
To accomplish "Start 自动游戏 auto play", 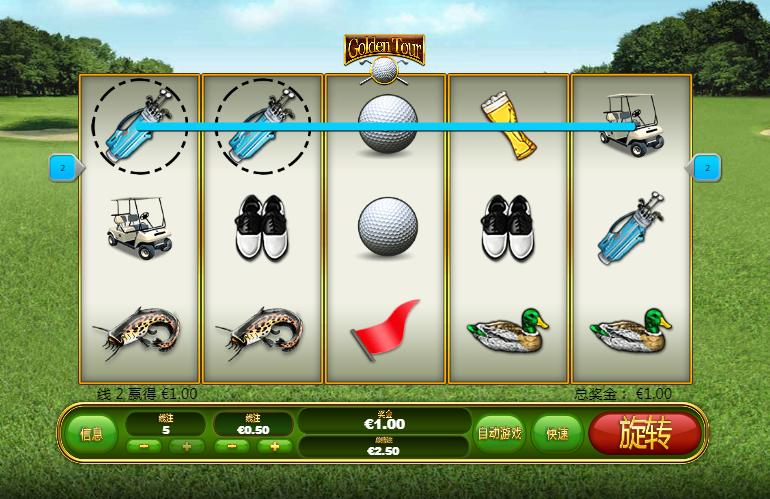I will click(x=499, y=434).
